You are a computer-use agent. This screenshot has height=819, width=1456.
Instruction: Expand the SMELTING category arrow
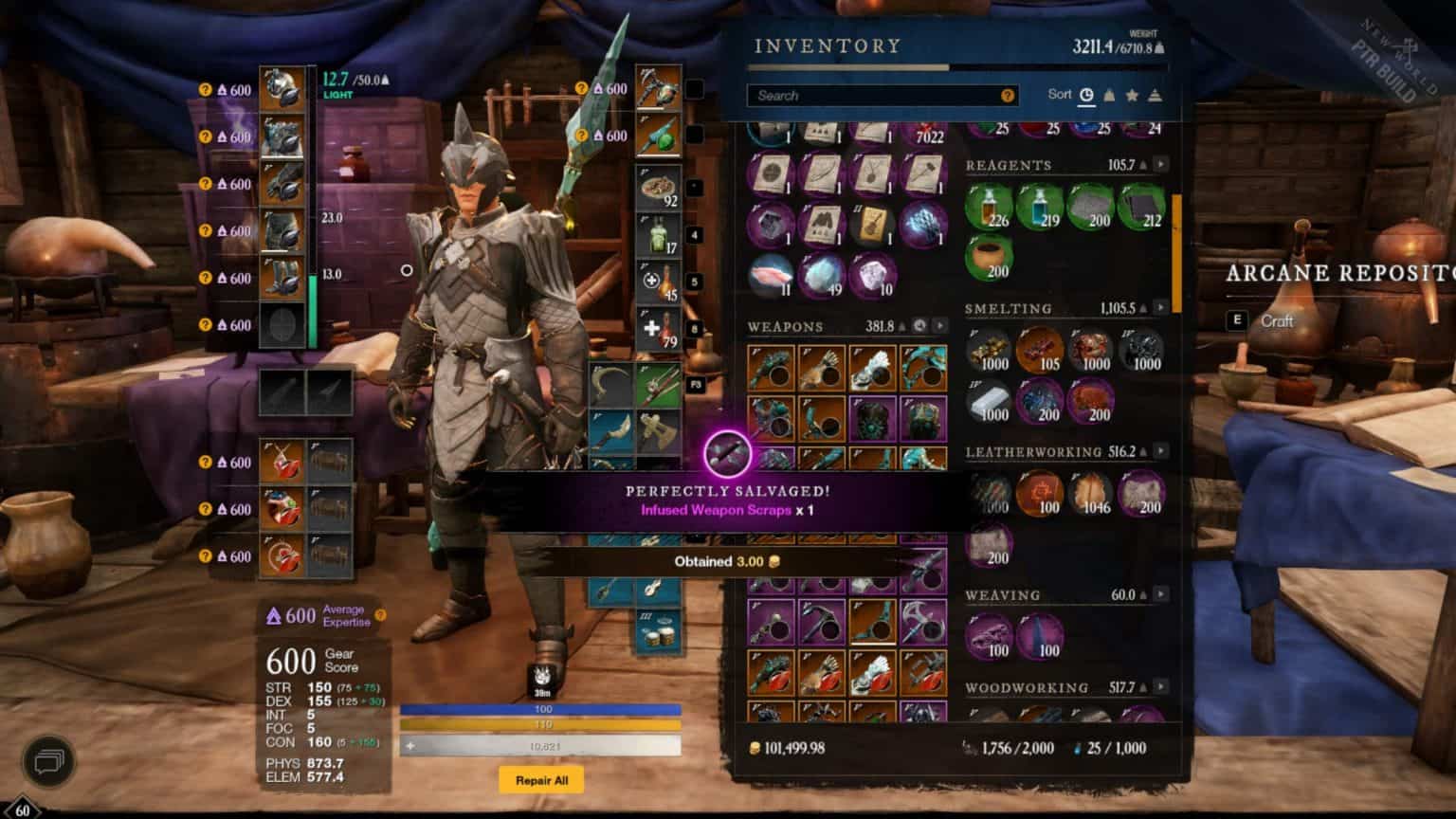pos(1160,307)
